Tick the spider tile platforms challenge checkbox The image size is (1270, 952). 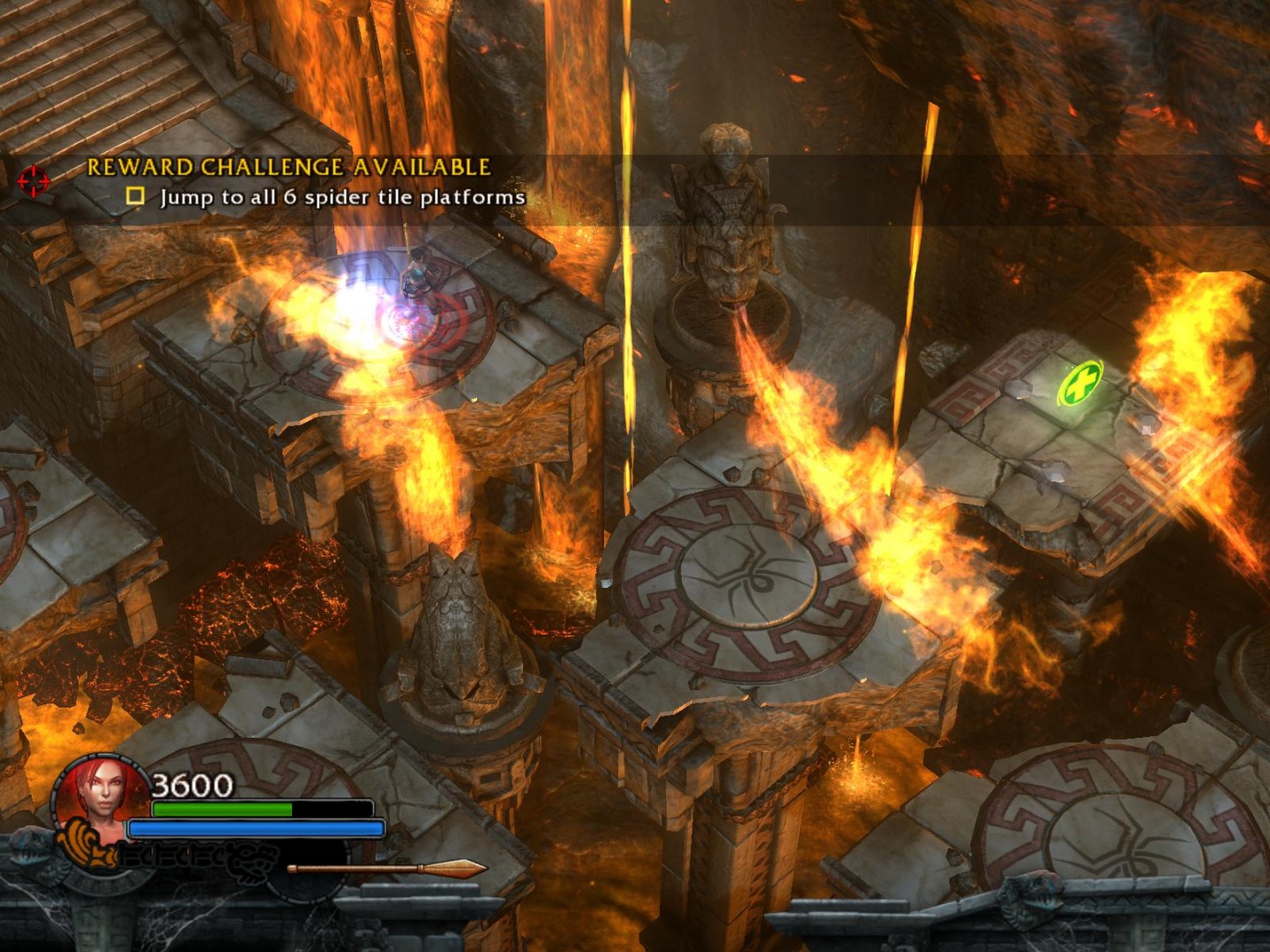point(135,196)
